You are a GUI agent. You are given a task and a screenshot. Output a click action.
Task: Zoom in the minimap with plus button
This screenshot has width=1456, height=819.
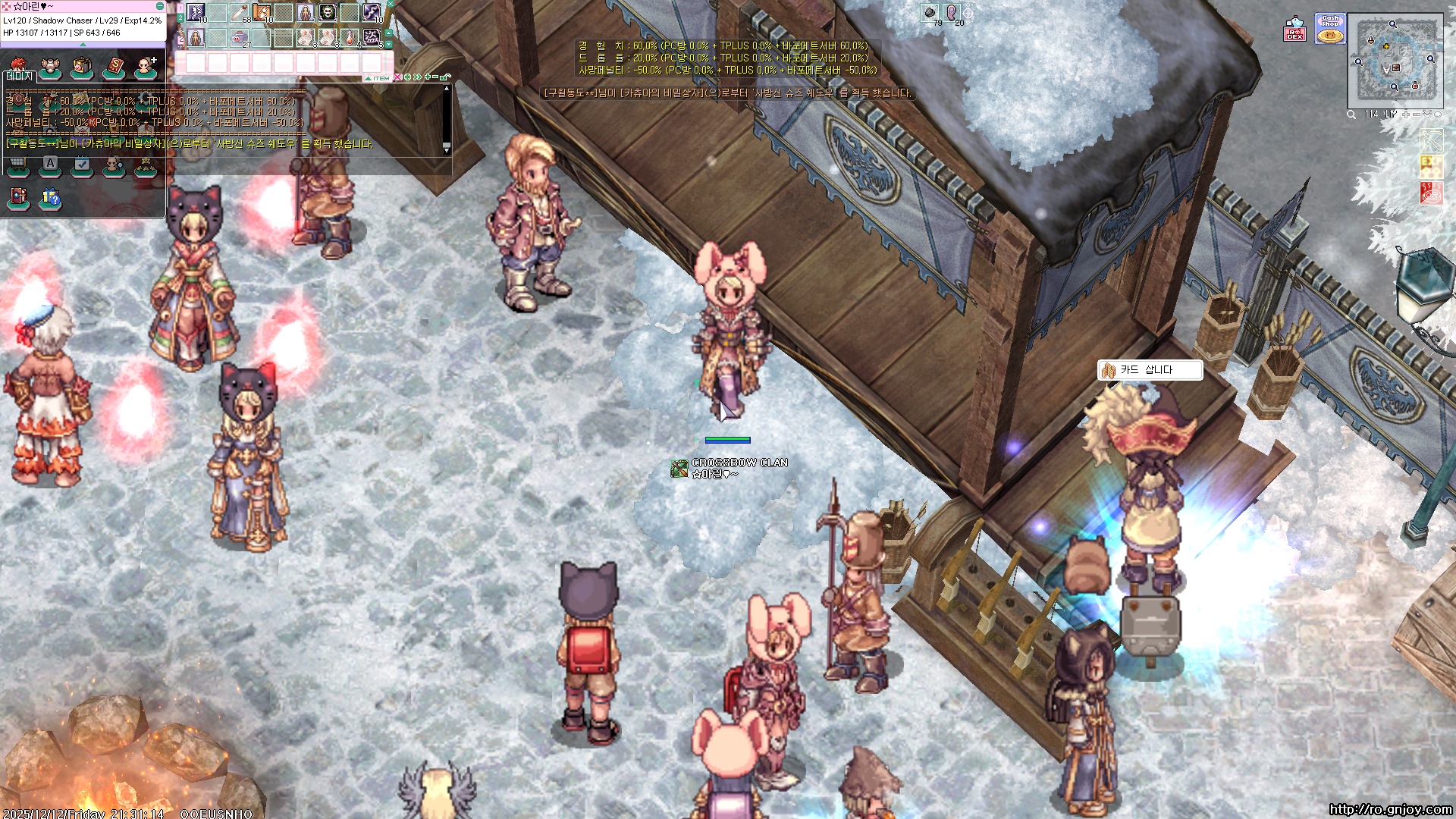1406,115
